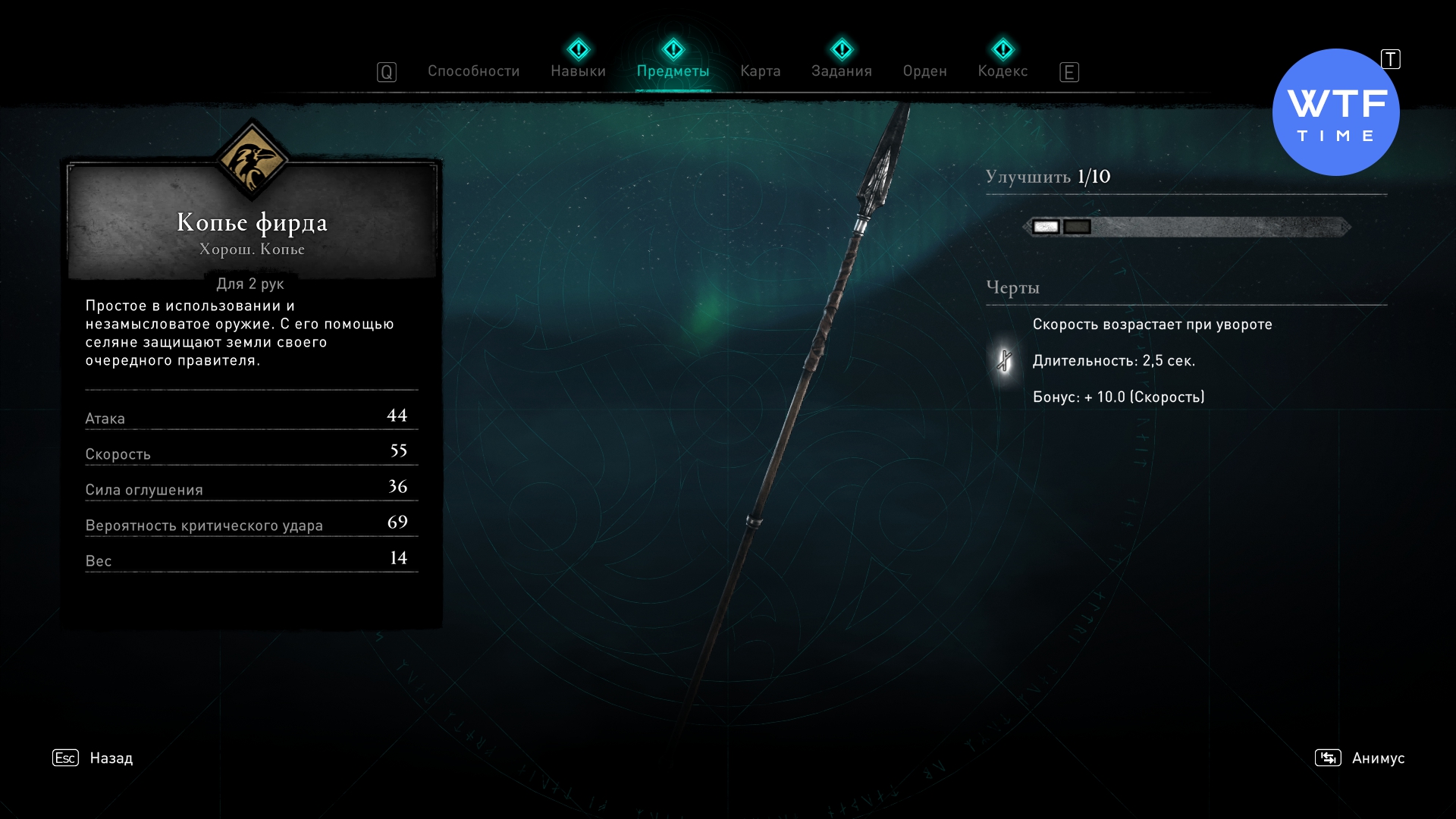This screenshot has width=1456, height=819.
Task: Click the WTF Time channel logo
Action: coord(1335,112)
